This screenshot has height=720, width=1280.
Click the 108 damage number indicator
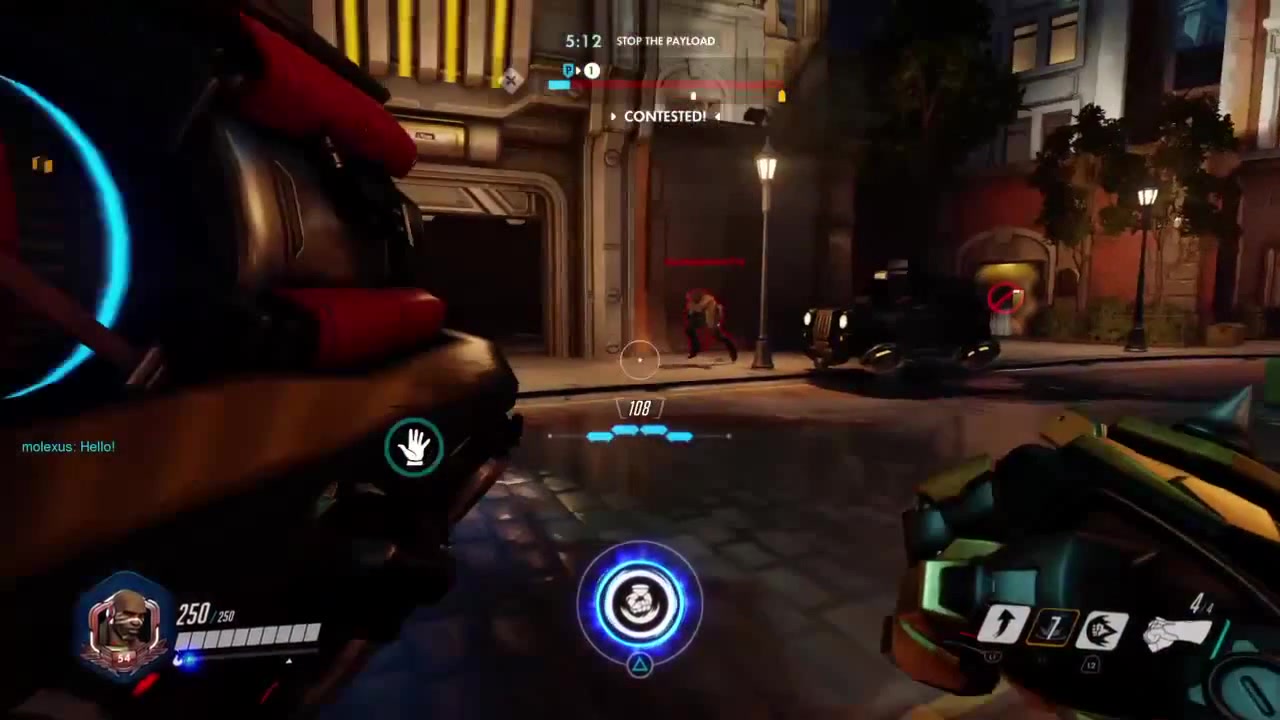(x=639, y=409)
